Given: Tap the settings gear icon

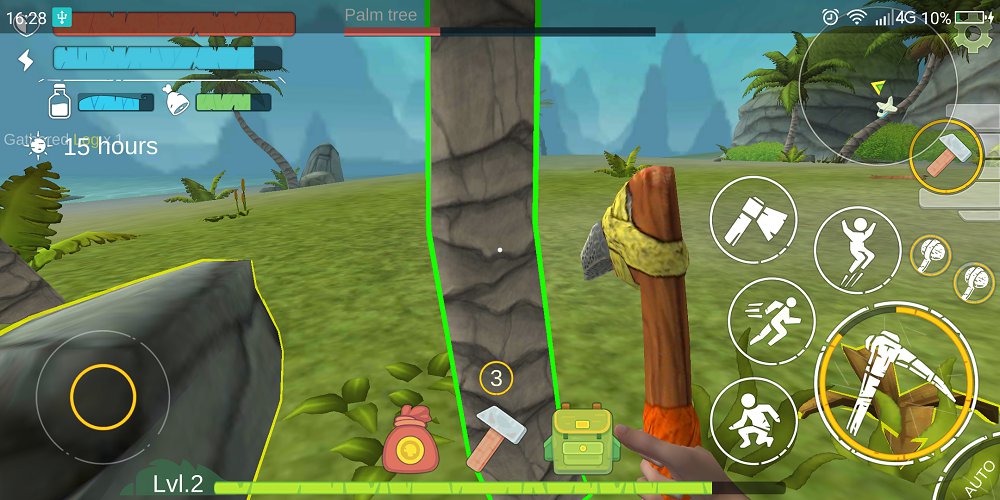Looking at the screenshot, I should (x=970, y=36).
